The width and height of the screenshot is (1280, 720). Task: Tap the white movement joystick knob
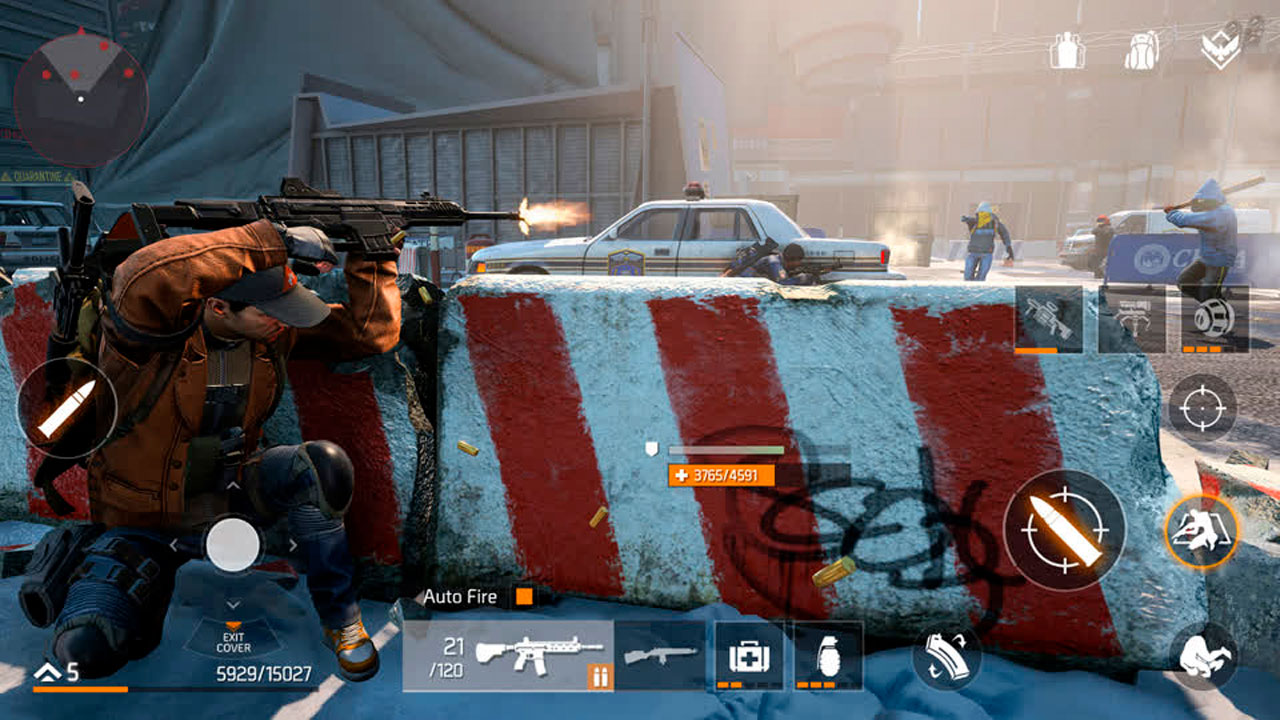[x=233, y=544]
